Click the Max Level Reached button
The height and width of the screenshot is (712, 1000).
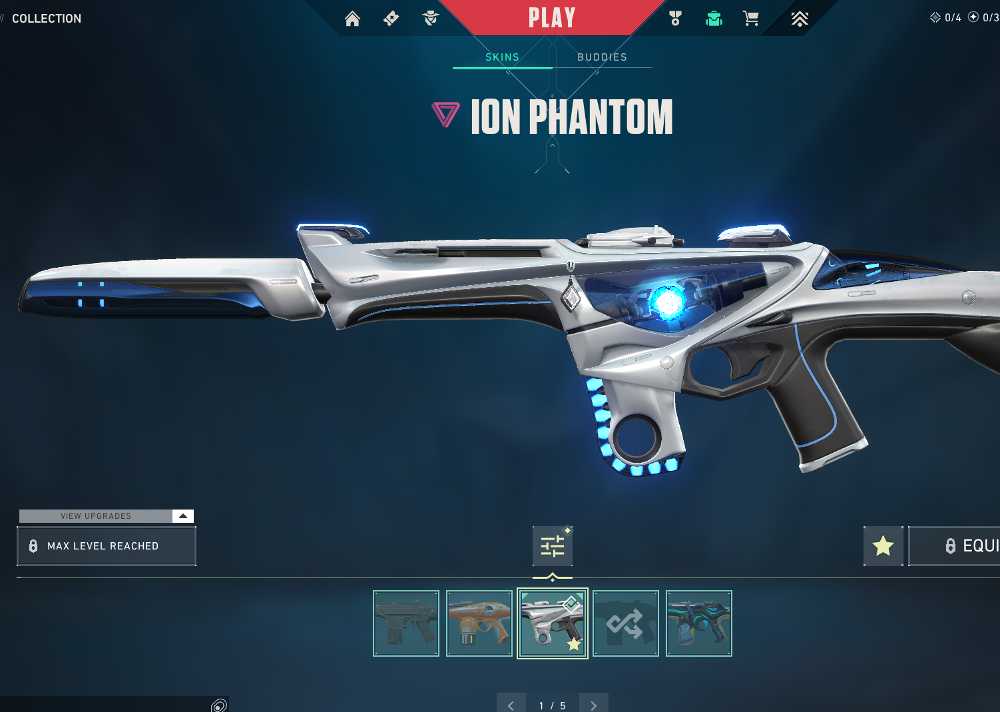(x=106, y=546)
